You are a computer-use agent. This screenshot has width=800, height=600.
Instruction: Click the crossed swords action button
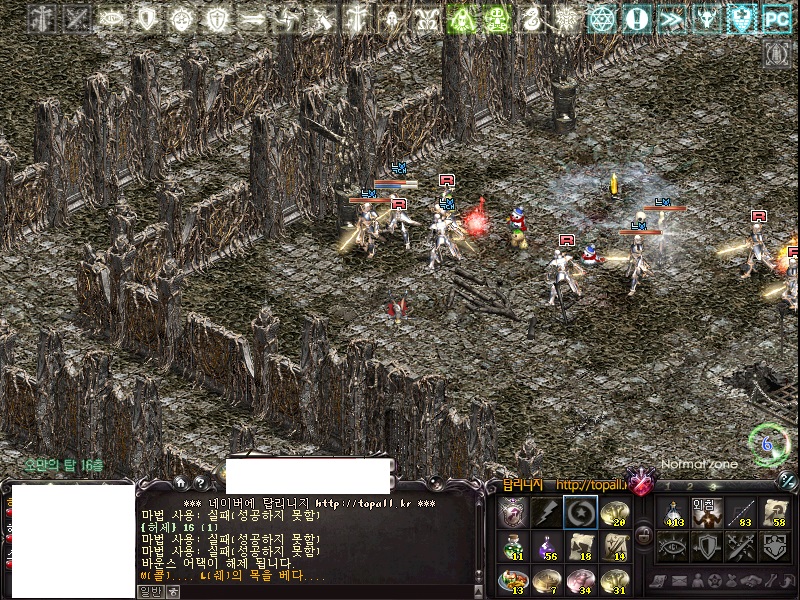741,546
